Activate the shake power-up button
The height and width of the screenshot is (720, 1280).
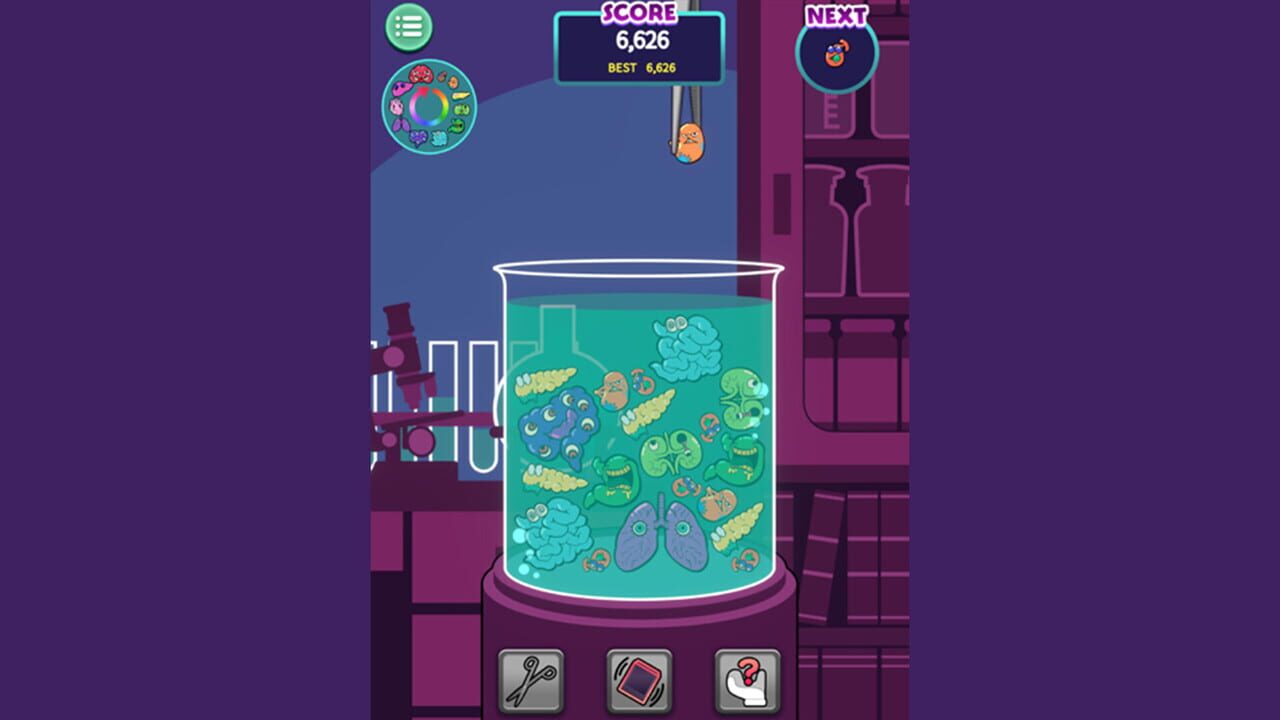click(639, 680)
